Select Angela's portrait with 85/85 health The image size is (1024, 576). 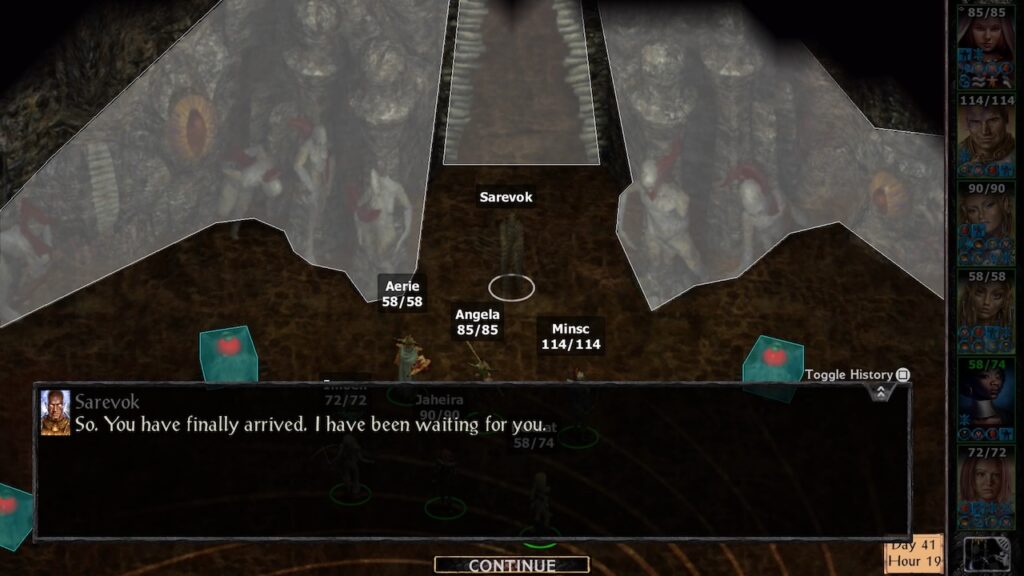pos(986,42)
